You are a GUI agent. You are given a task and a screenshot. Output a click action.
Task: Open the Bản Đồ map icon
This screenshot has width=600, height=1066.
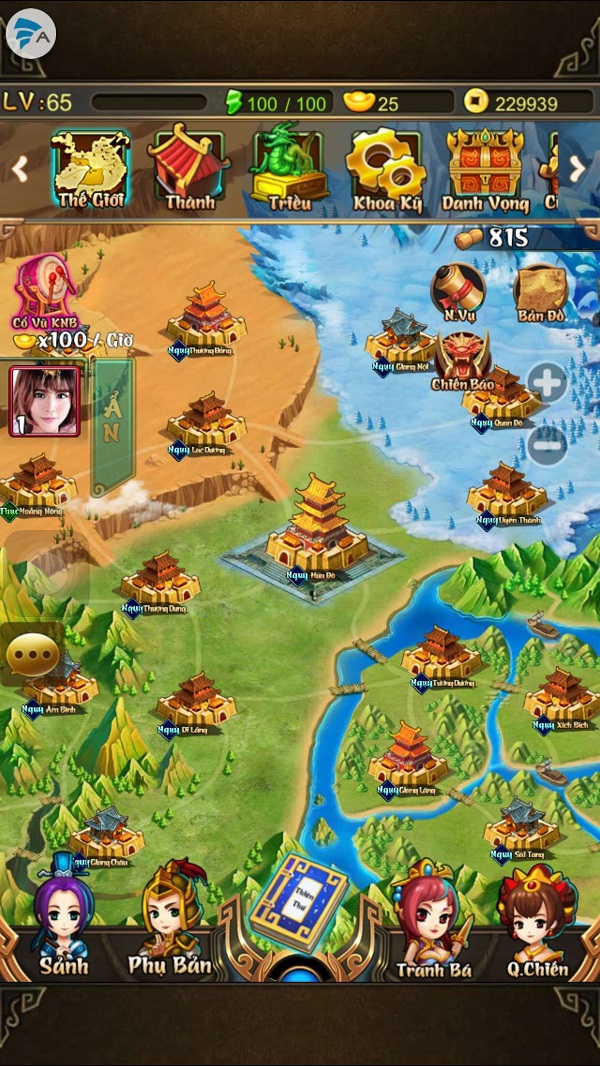[540, 291]
